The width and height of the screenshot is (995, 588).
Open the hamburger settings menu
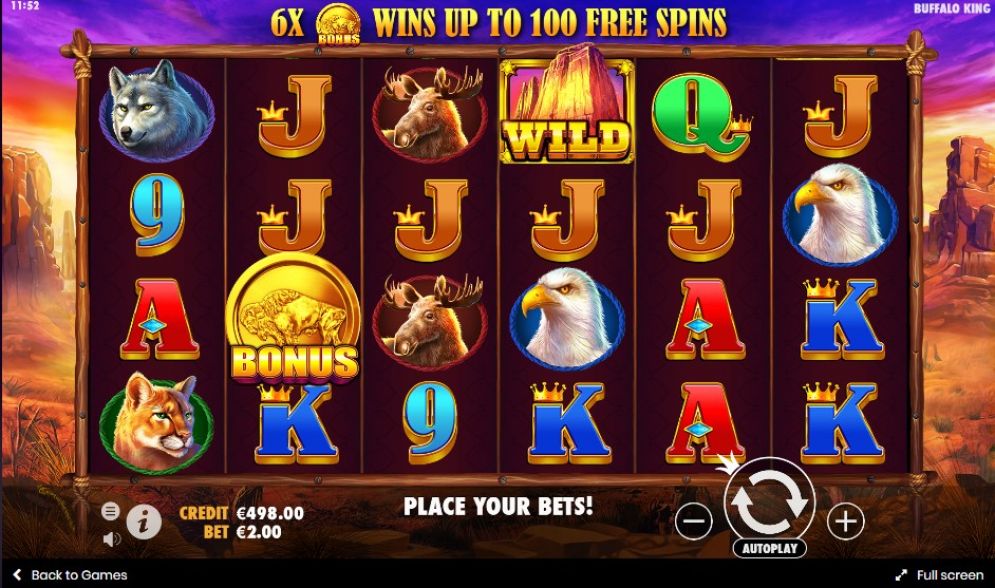(111, 511)
